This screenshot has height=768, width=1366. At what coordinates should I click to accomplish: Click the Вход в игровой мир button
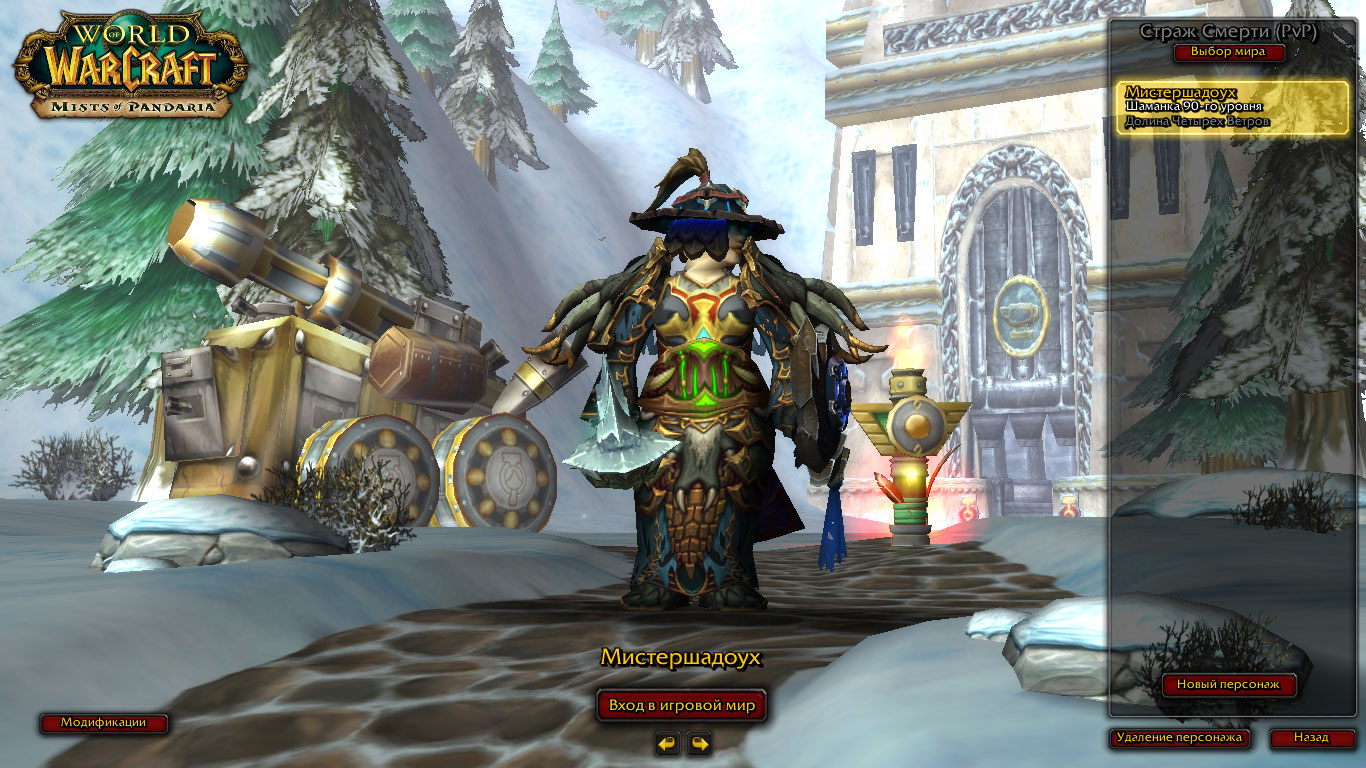click(x=682, y=705)
